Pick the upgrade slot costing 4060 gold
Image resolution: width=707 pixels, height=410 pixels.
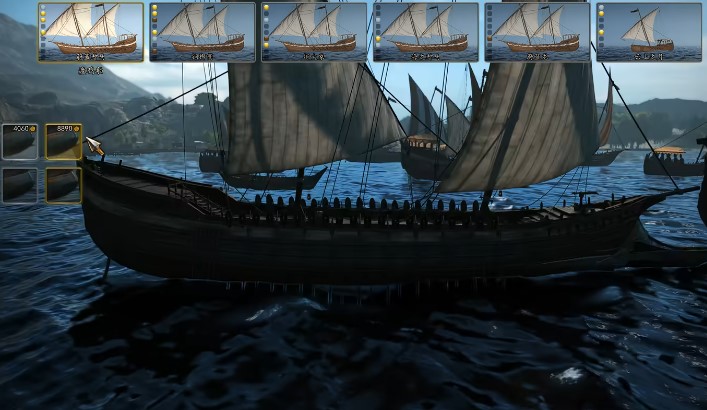(x=20, y=143)
